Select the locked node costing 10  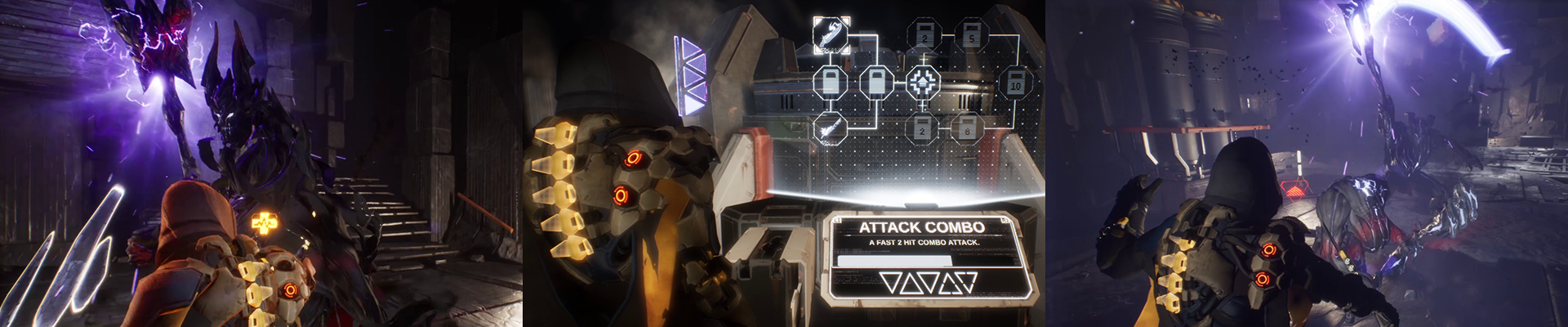(x=1016, y=82)
